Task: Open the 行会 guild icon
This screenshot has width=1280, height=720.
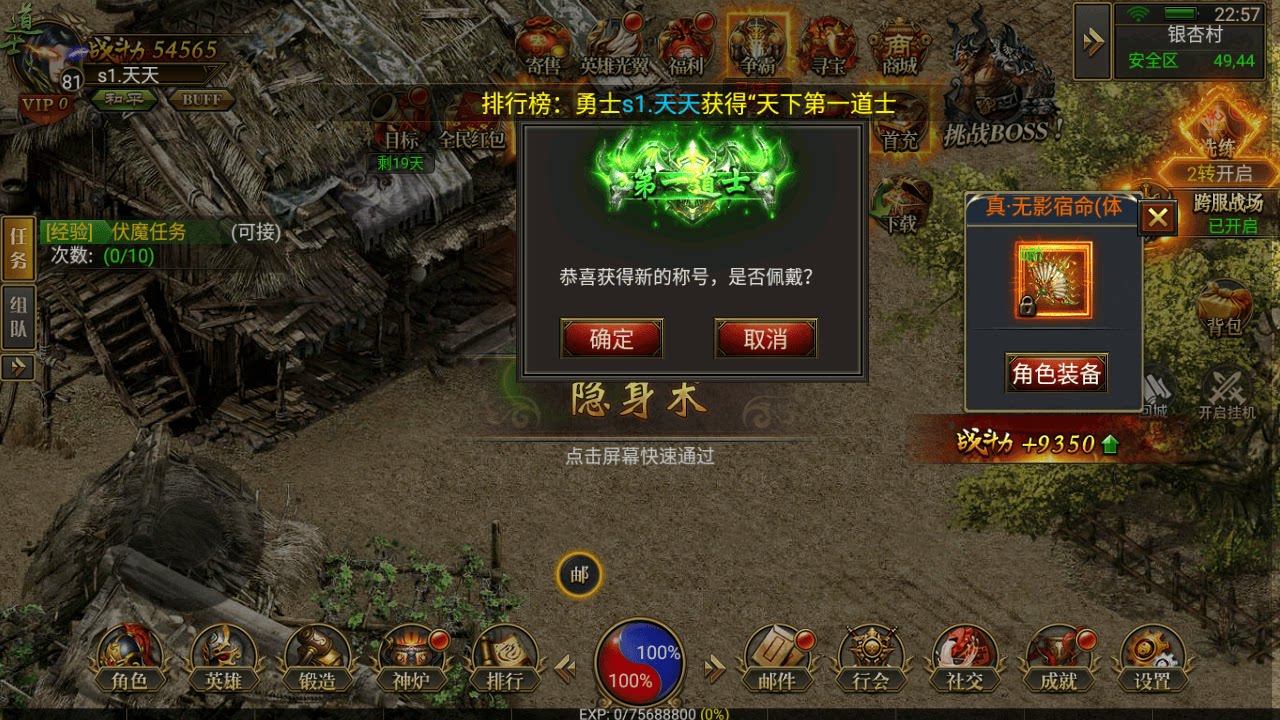Action: coord(873,655)
